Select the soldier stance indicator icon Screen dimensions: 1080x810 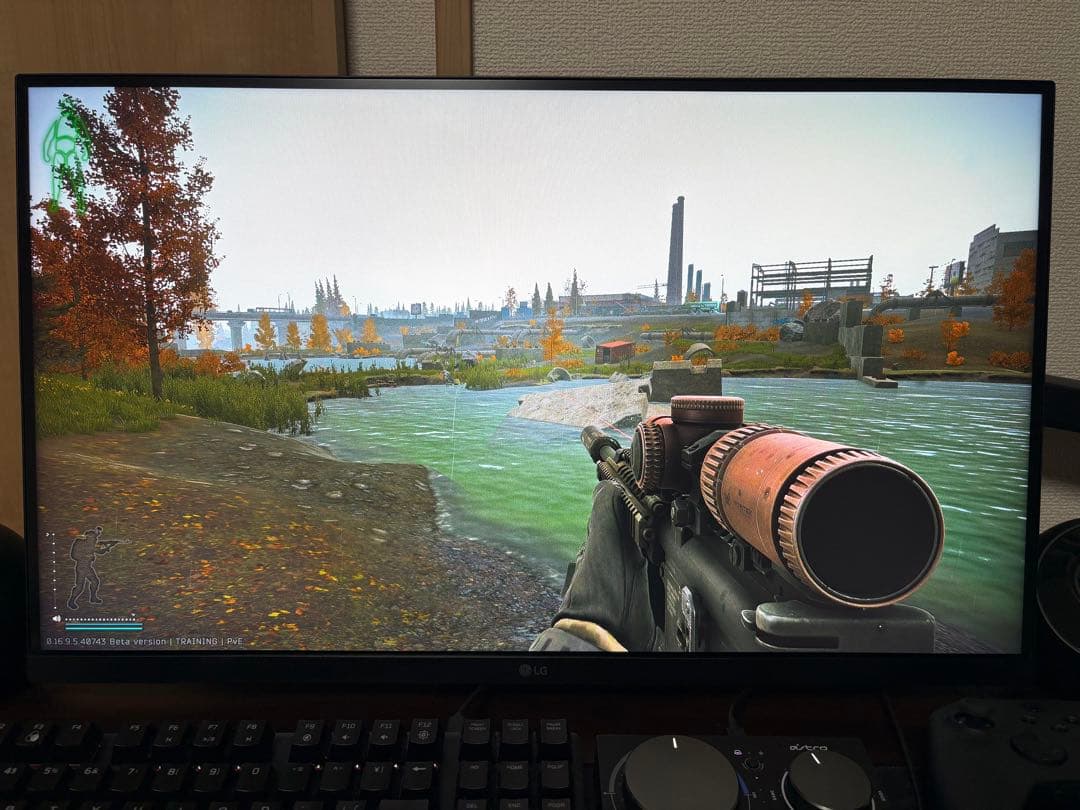pos(89,566)
